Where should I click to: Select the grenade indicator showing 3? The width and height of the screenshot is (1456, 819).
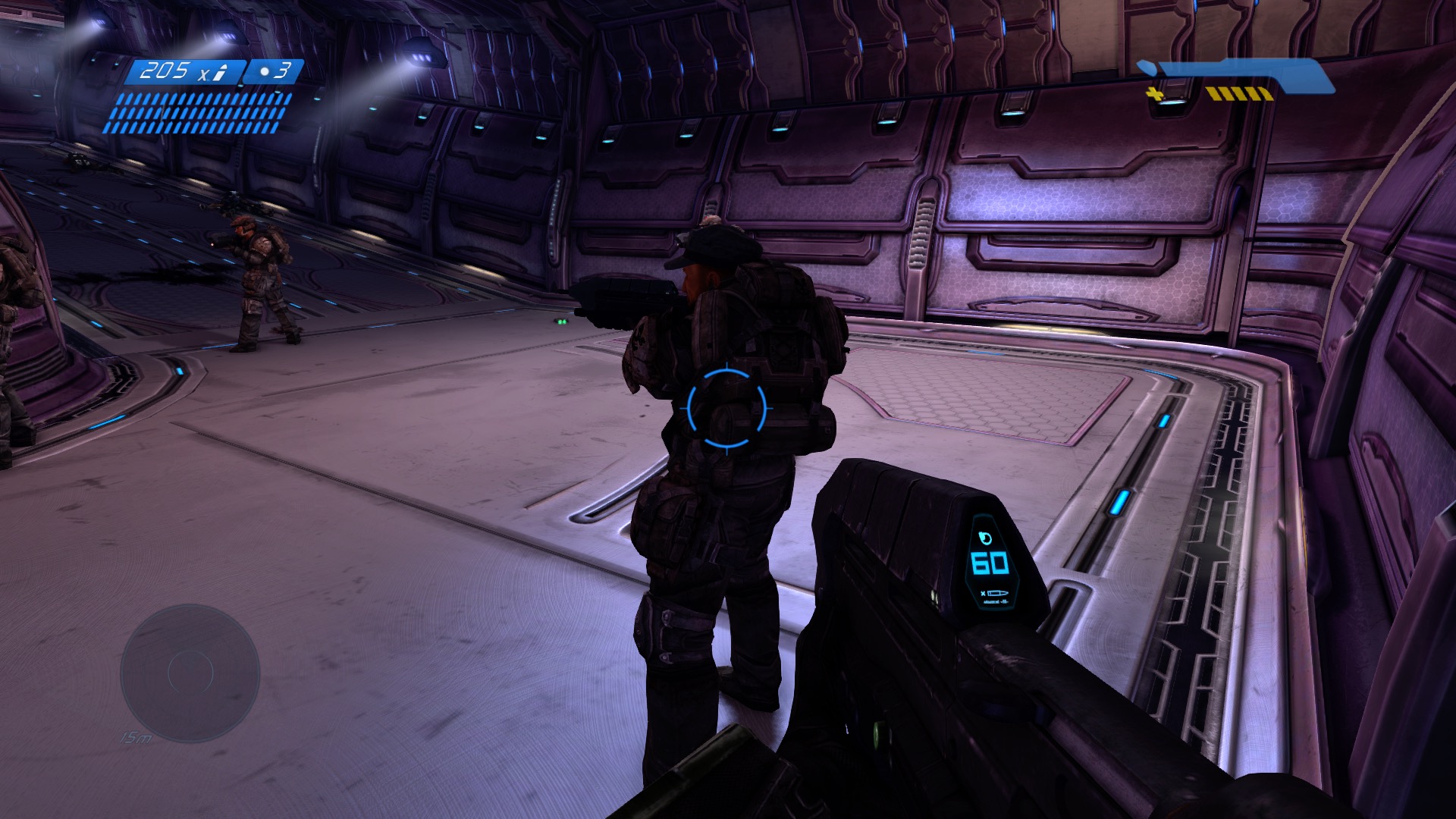[275, 71]
